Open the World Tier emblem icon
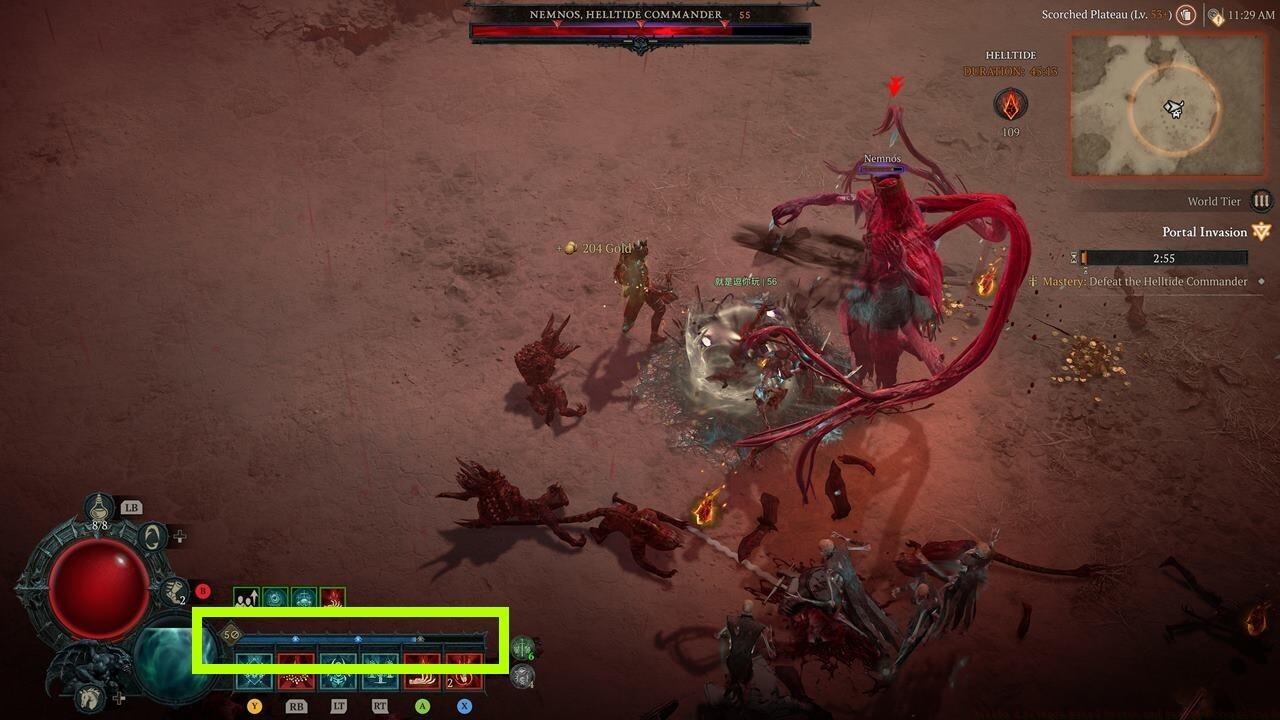Viewport: 1280px width, 720px height. coord(1261,201)
